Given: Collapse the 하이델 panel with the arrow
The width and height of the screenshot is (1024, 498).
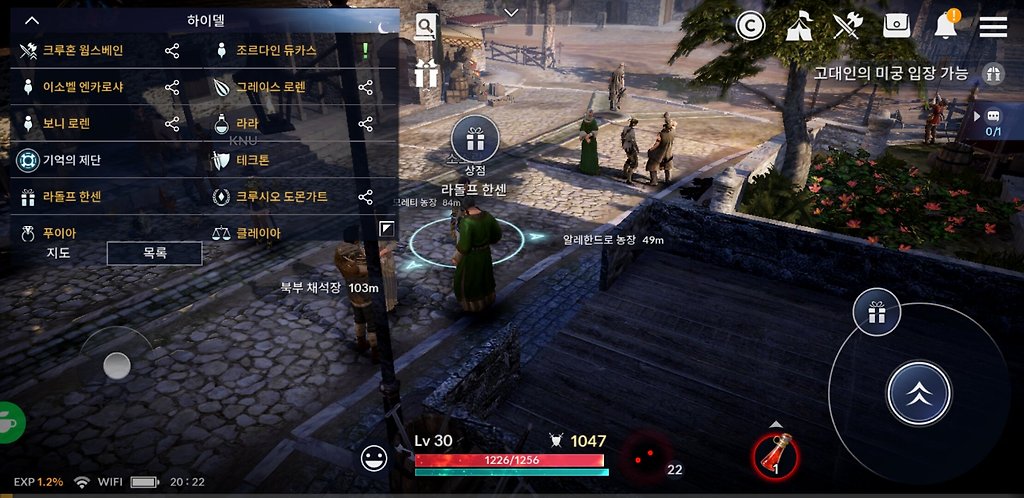Looking at the screenshot, I should [x=32, y=20].
